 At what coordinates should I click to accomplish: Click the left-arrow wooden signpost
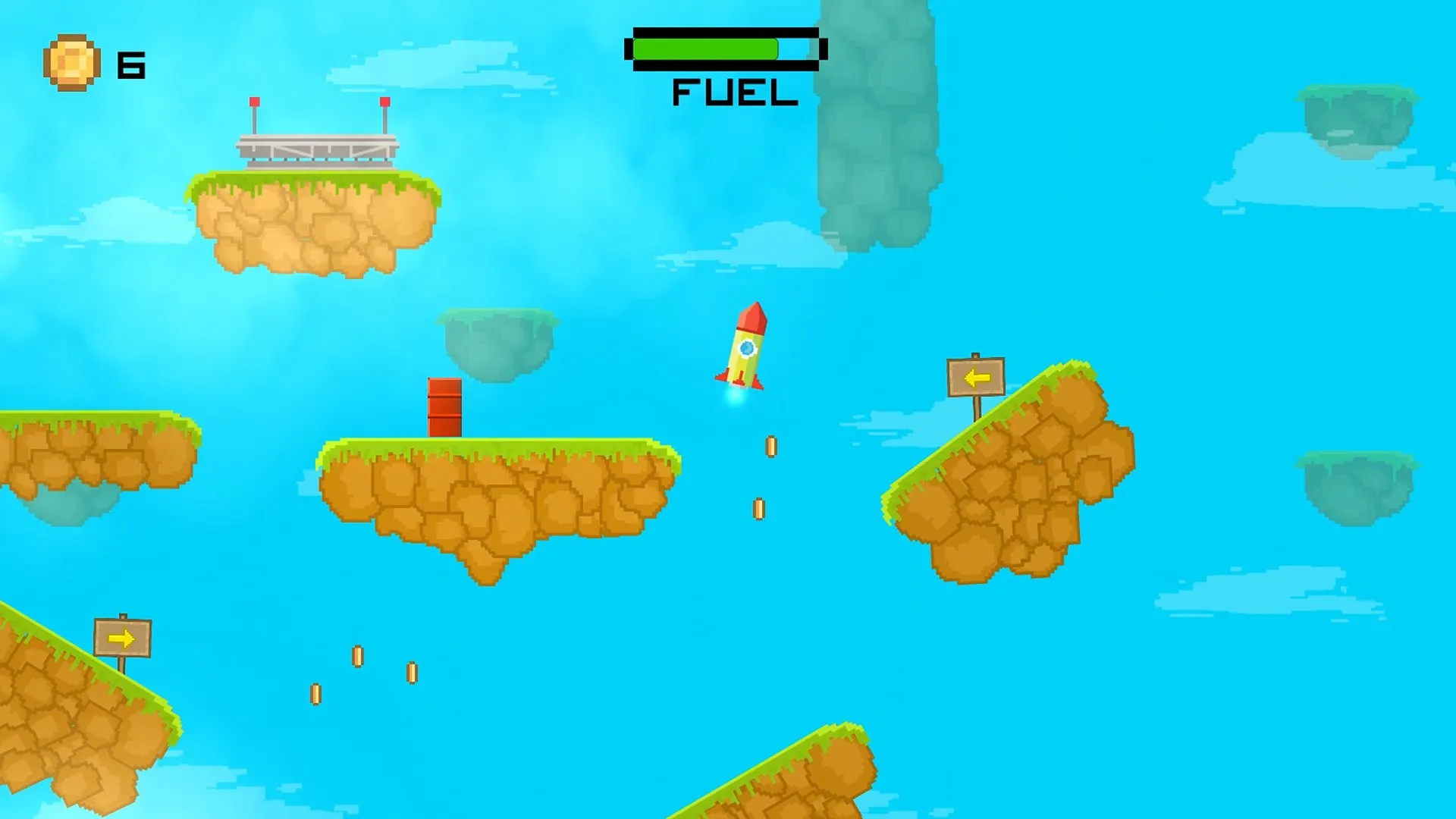pos(975,377)
